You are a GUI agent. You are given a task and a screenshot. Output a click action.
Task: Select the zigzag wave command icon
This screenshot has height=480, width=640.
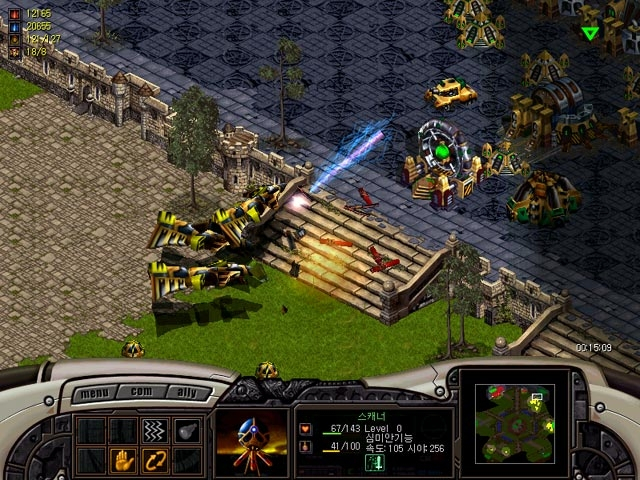(x=154, y=430)
